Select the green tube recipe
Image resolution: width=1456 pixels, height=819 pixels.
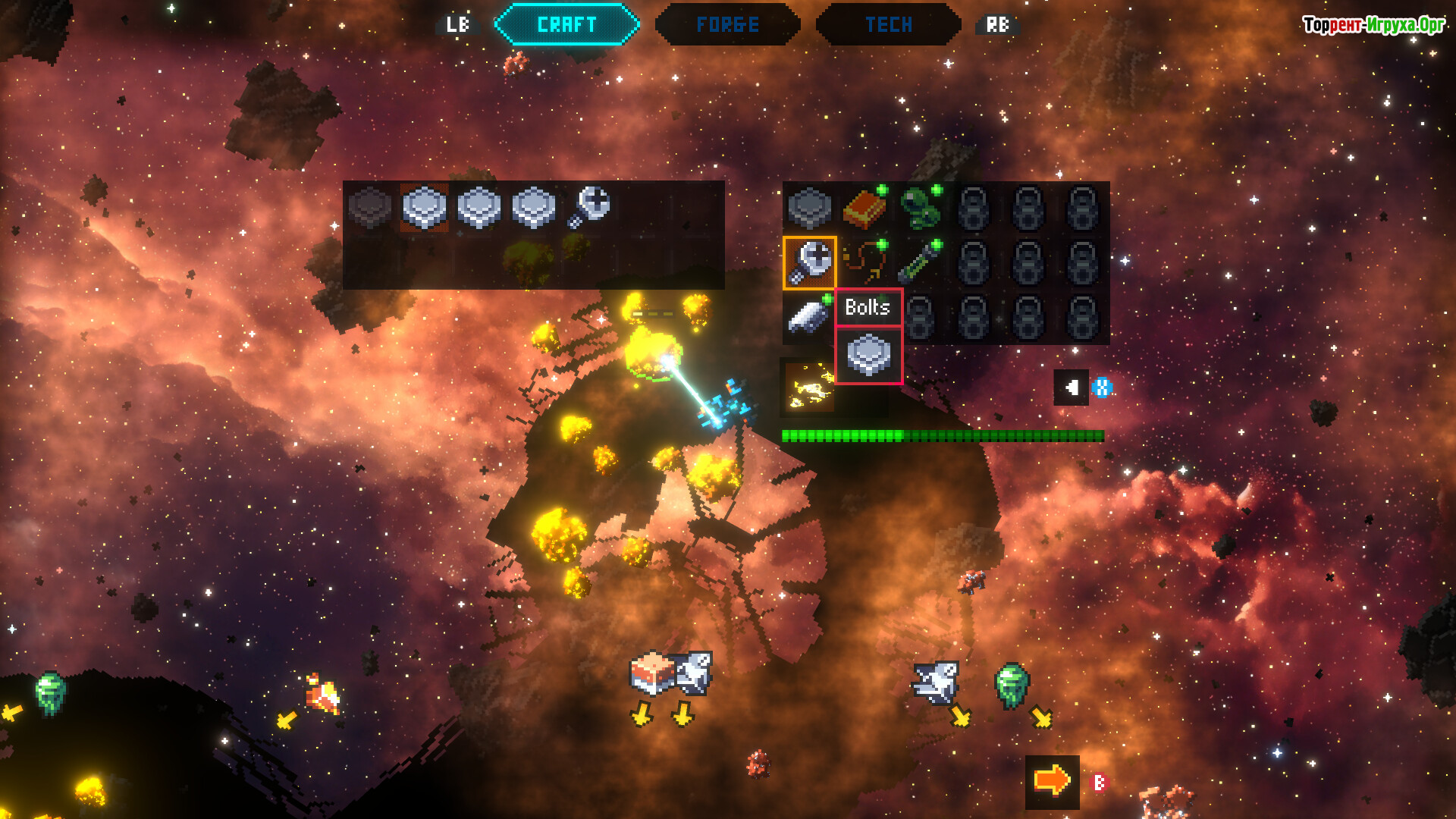pos(918,262)
